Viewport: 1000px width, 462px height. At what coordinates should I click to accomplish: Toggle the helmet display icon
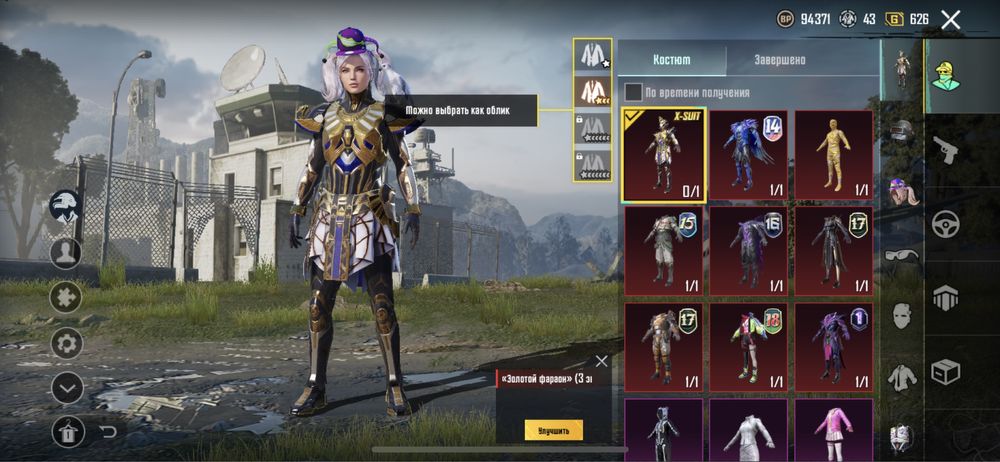66,207
